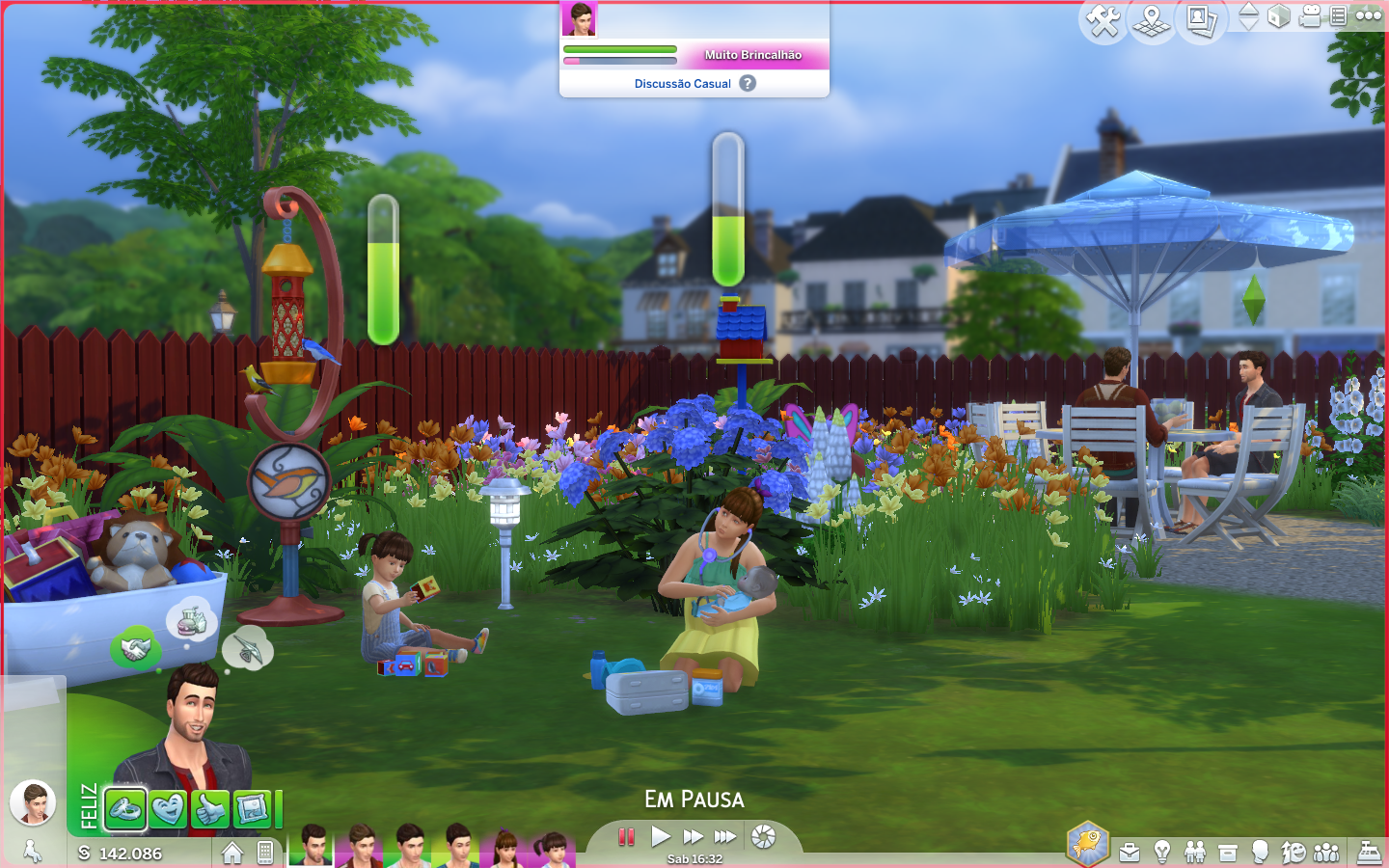The width and height of the screenshot is (1389, 868).
Task: Open the phone icon next to the funds
Action: [x=265, y=853]
